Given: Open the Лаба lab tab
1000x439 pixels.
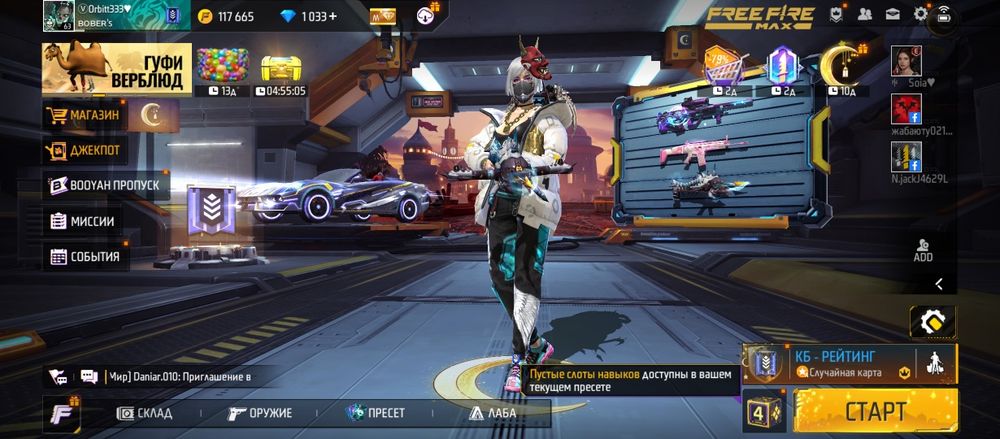Looking at the screenshot, I should [x=492, y=413].
